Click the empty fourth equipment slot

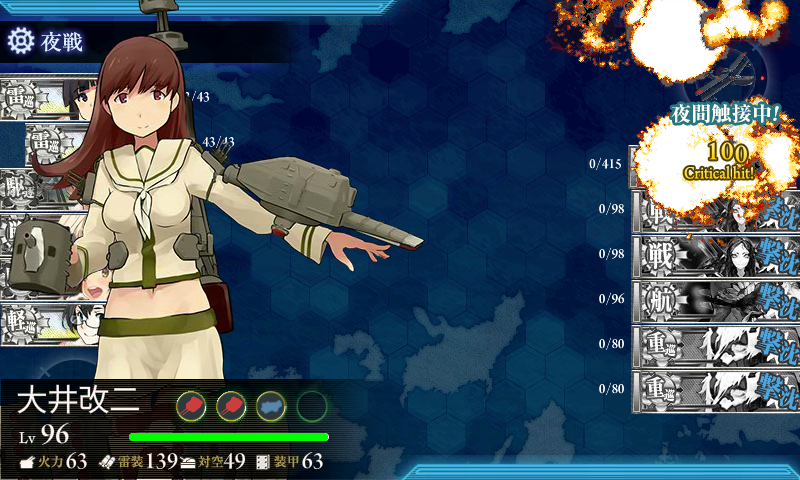(x=312, y=405)
